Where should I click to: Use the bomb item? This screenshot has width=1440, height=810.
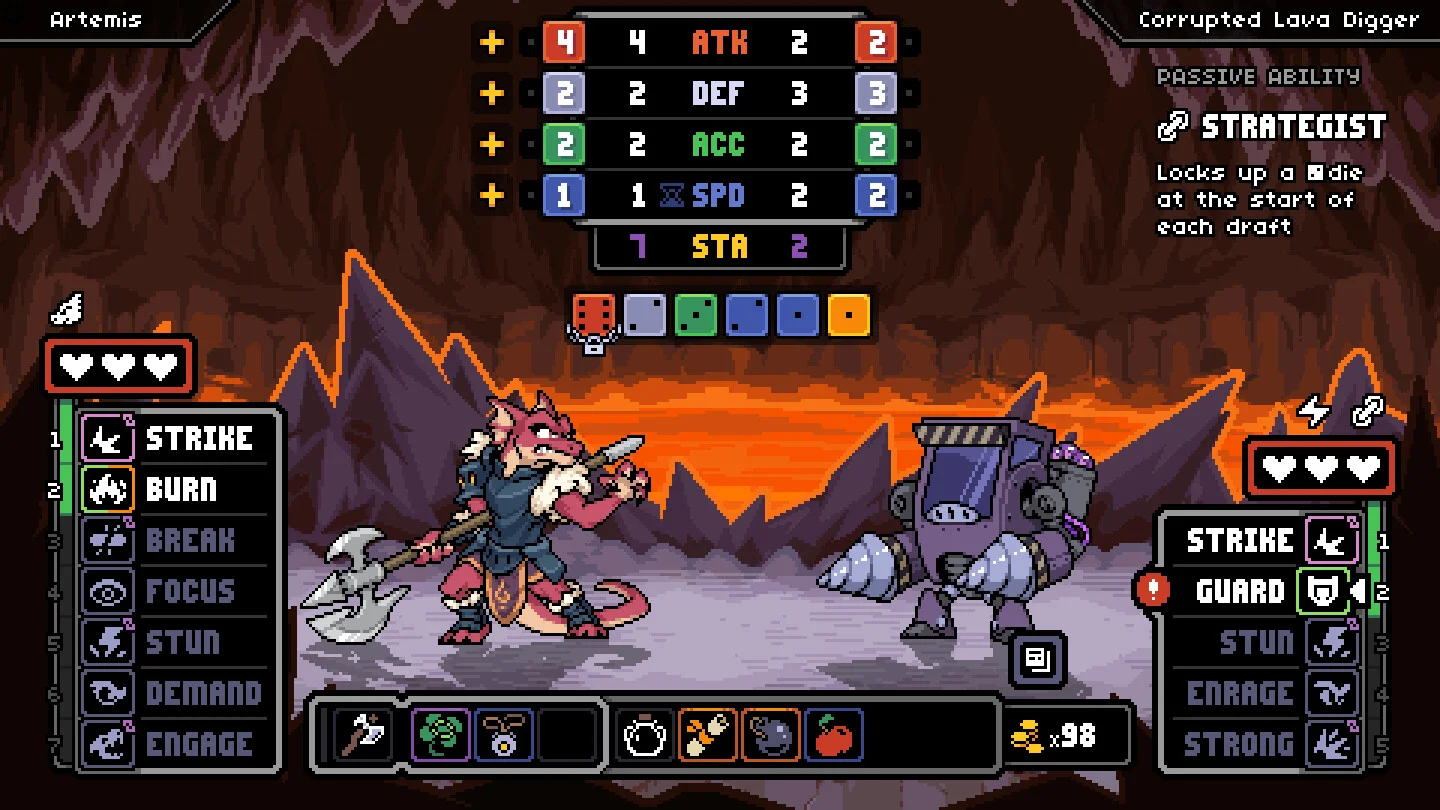[771, 736]
